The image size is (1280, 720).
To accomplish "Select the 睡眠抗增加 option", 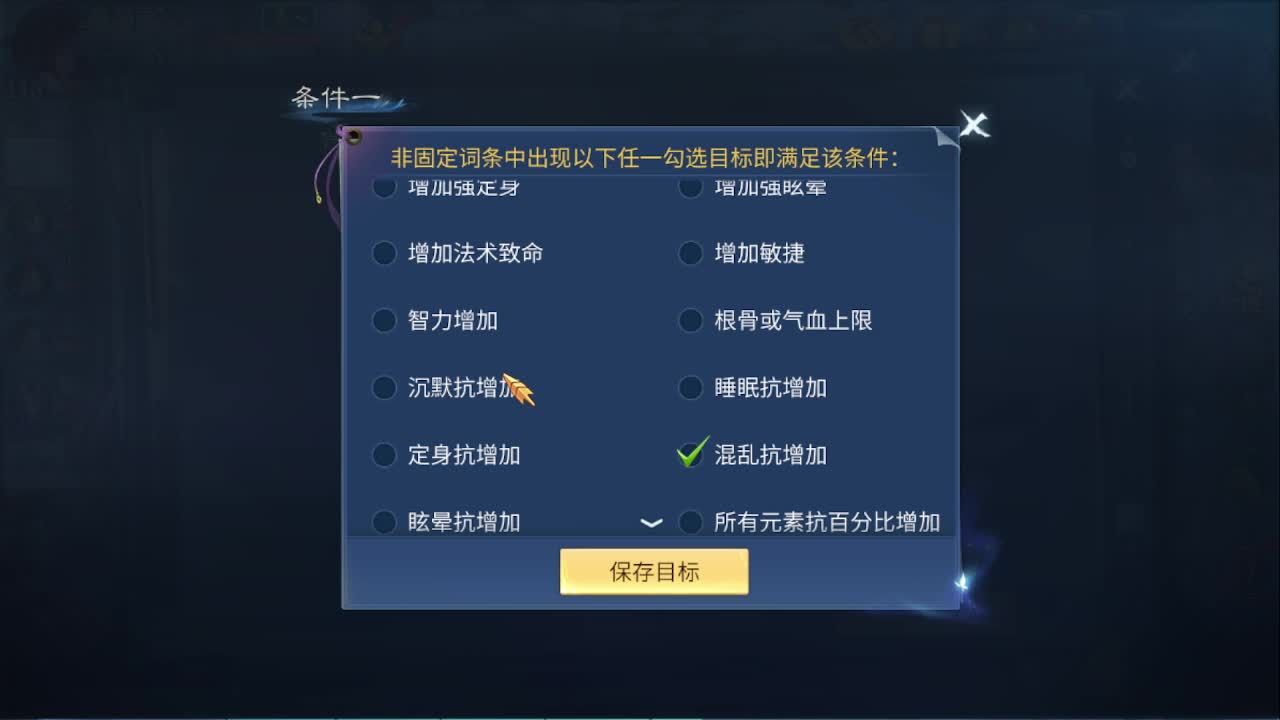I will (x=691, y=388).
